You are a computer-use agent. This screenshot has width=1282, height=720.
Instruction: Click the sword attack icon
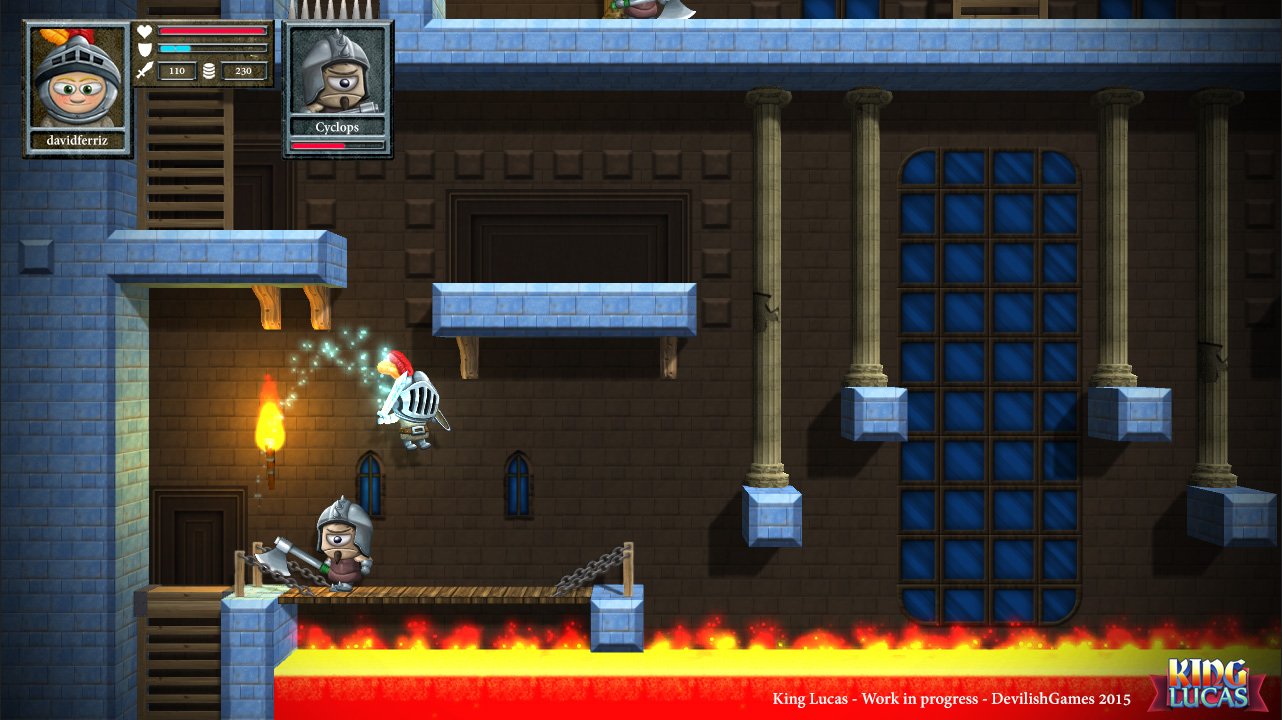click(143, 70)
